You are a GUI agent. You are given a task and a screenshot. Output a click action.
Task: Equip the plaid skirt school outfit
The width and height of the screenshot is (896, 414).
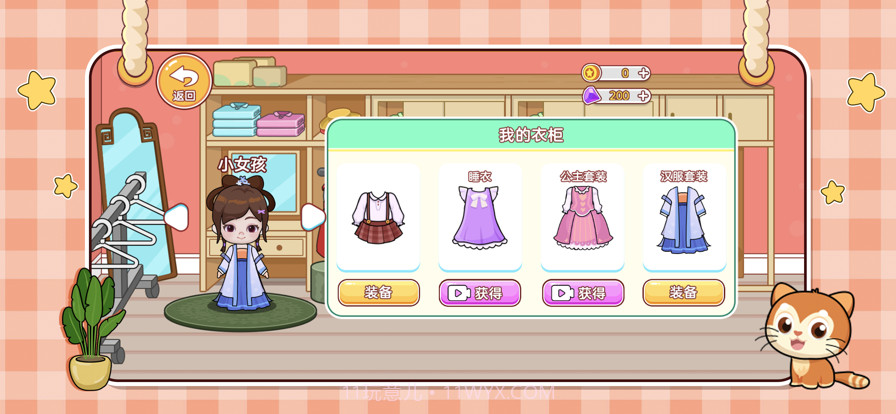(378, 293)
